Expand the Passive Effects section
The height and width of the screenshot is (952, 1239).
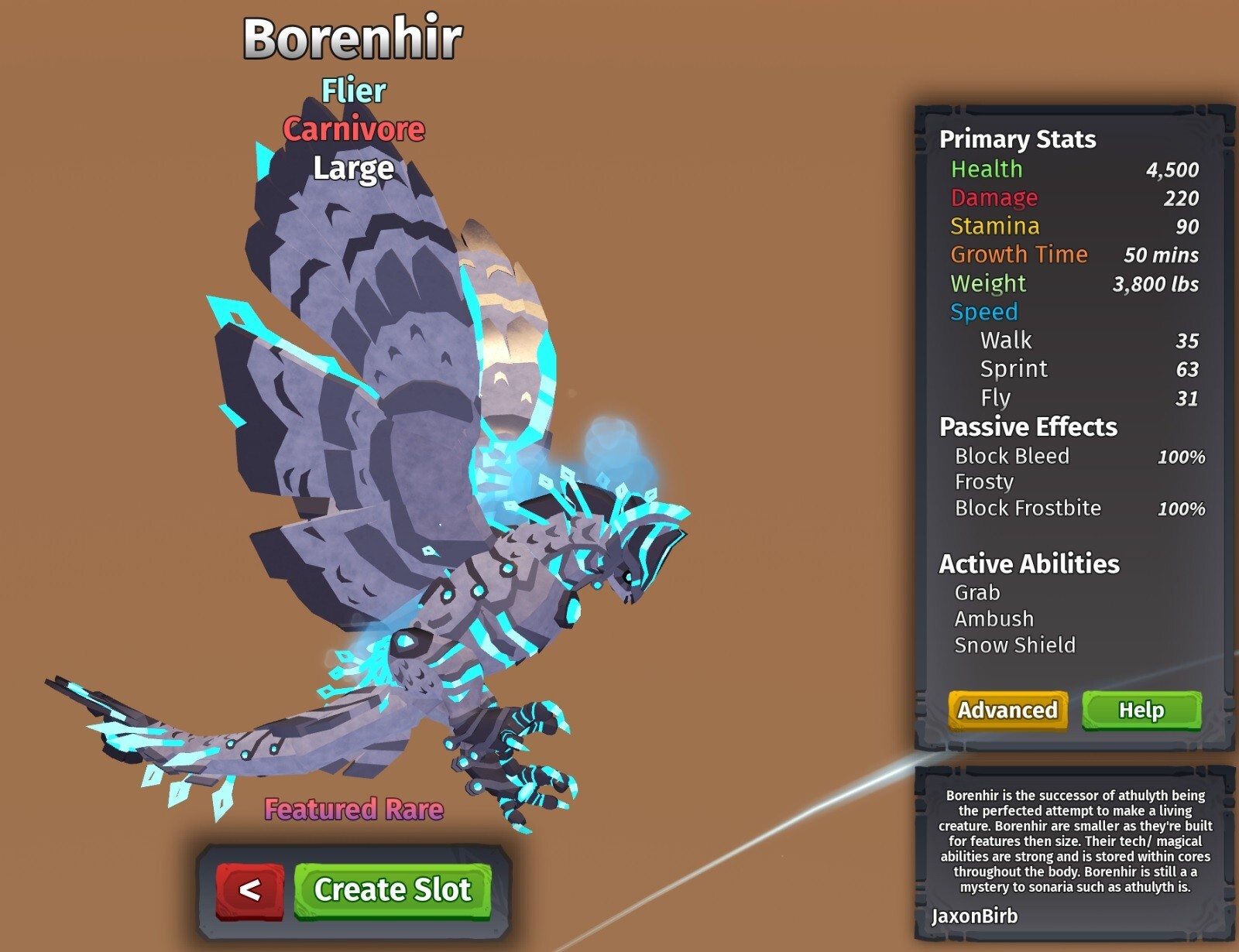1028,427
